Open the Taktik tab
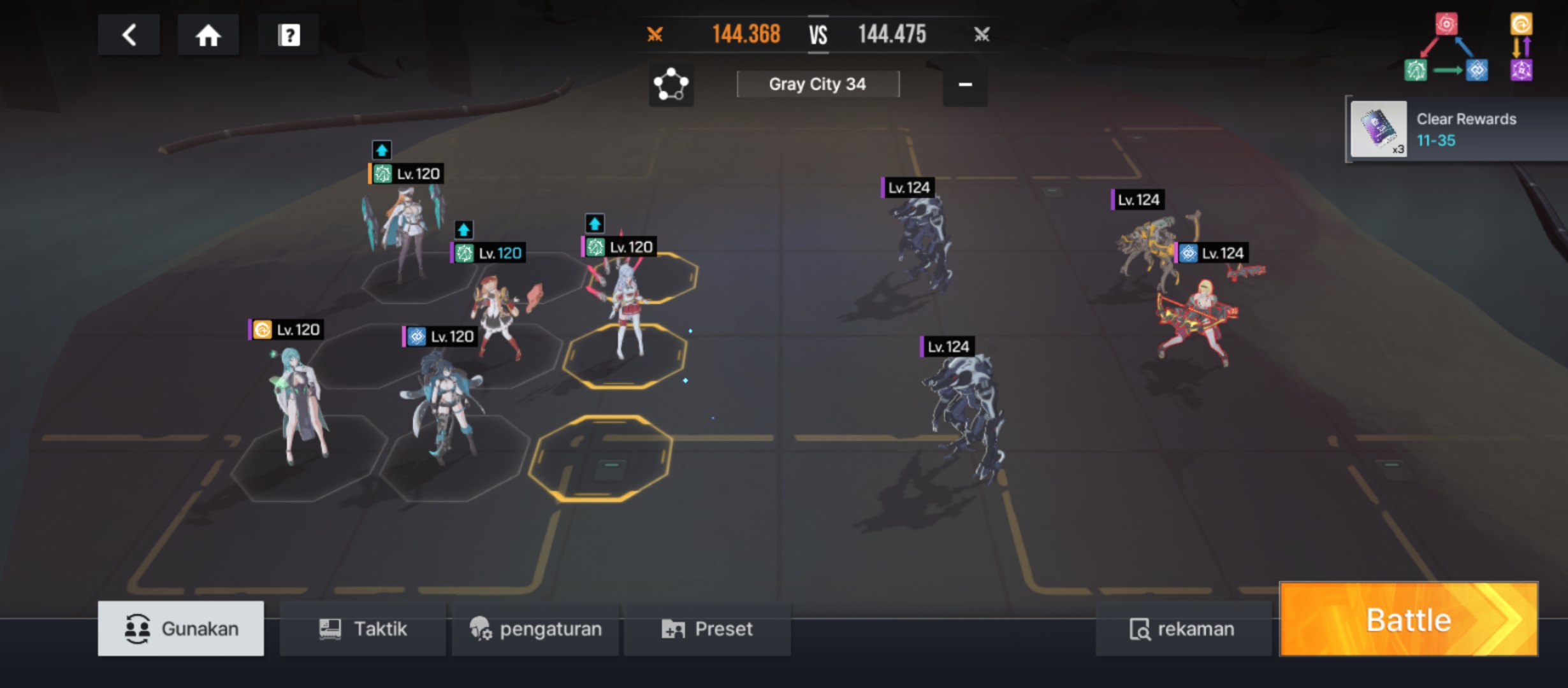 tap(363, 629)
